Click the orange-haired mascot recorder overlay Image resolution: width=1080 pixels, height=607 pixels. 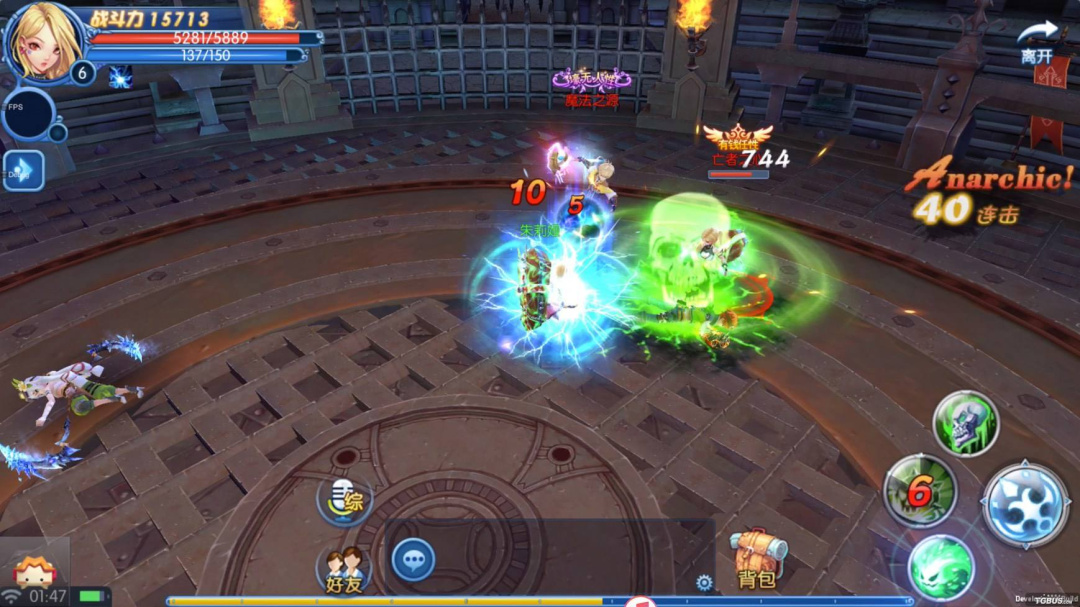point(34,570)
